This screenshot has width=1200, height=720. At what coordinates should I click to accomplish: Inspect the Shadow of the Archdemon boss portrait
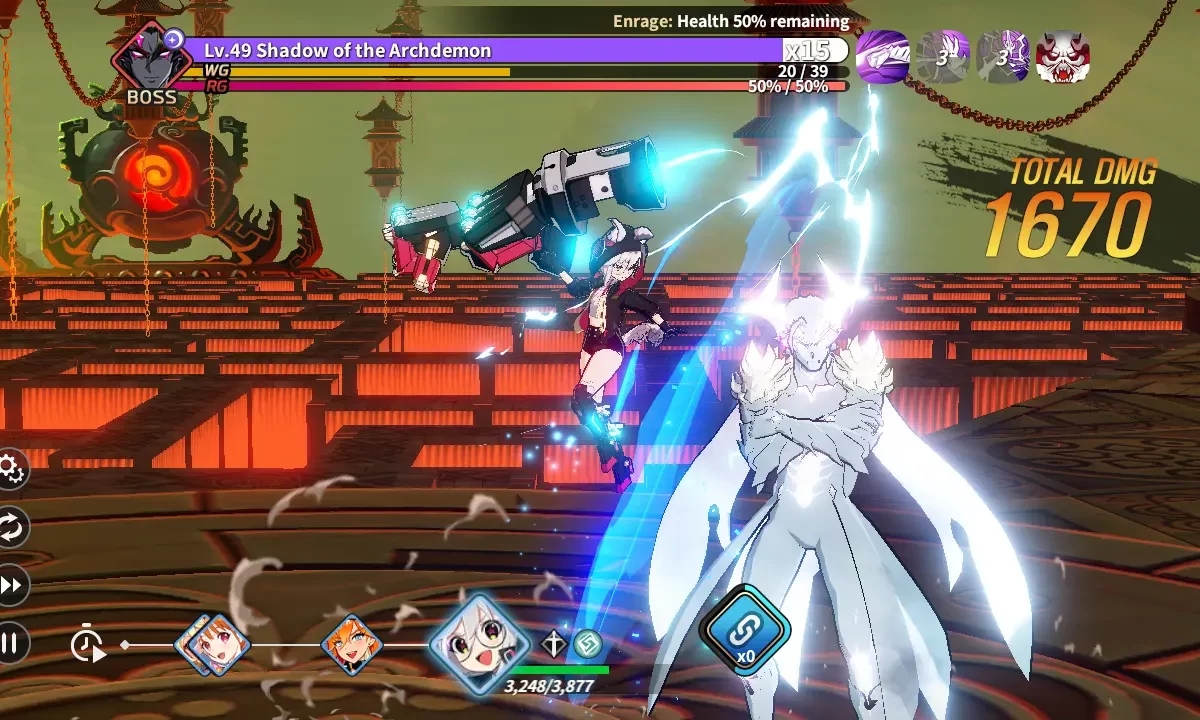pos(150,60)
